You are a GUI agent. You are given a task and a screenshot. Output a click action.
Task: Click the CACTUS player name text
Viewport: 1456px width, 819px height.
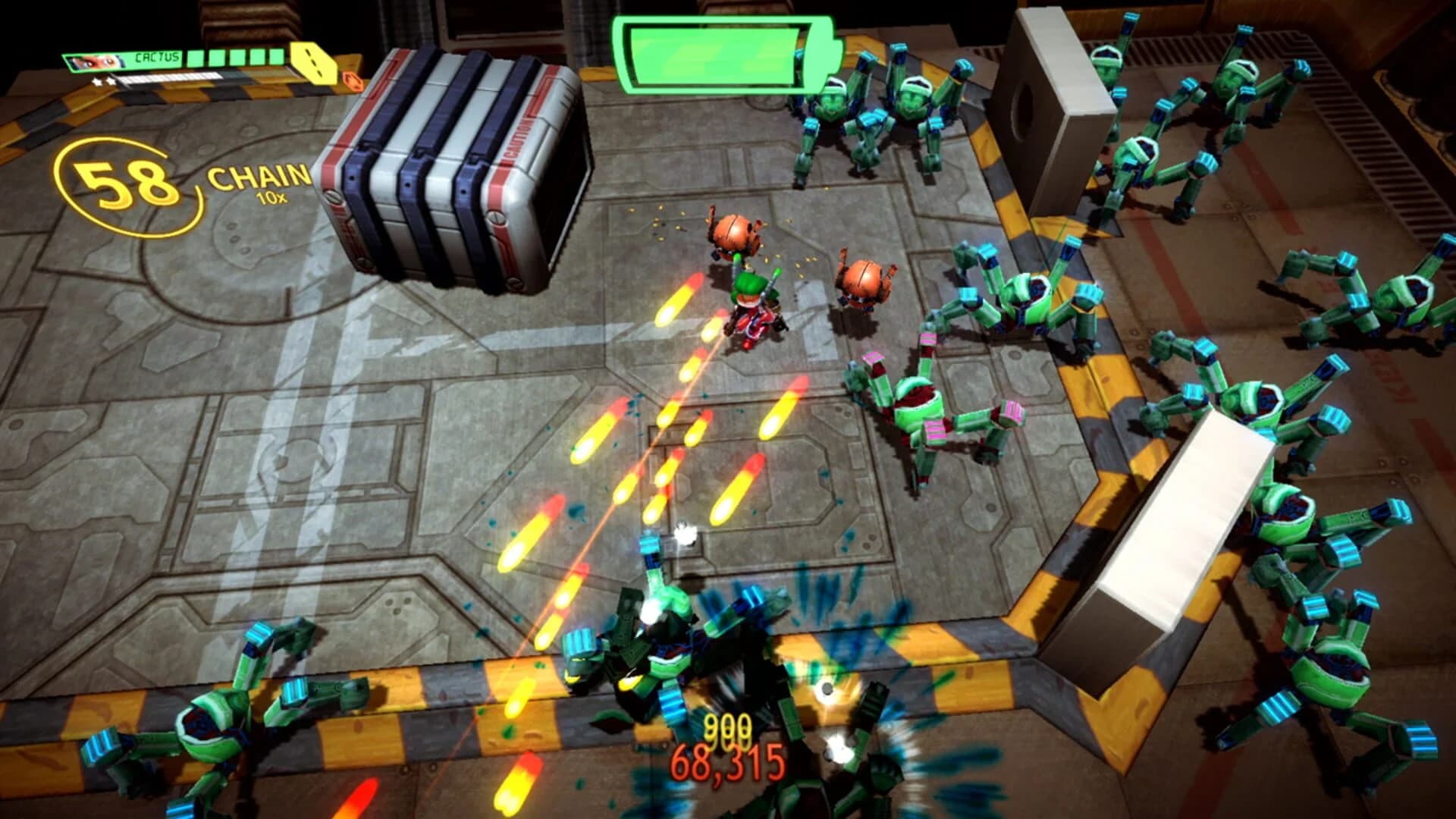click(157, 58)
